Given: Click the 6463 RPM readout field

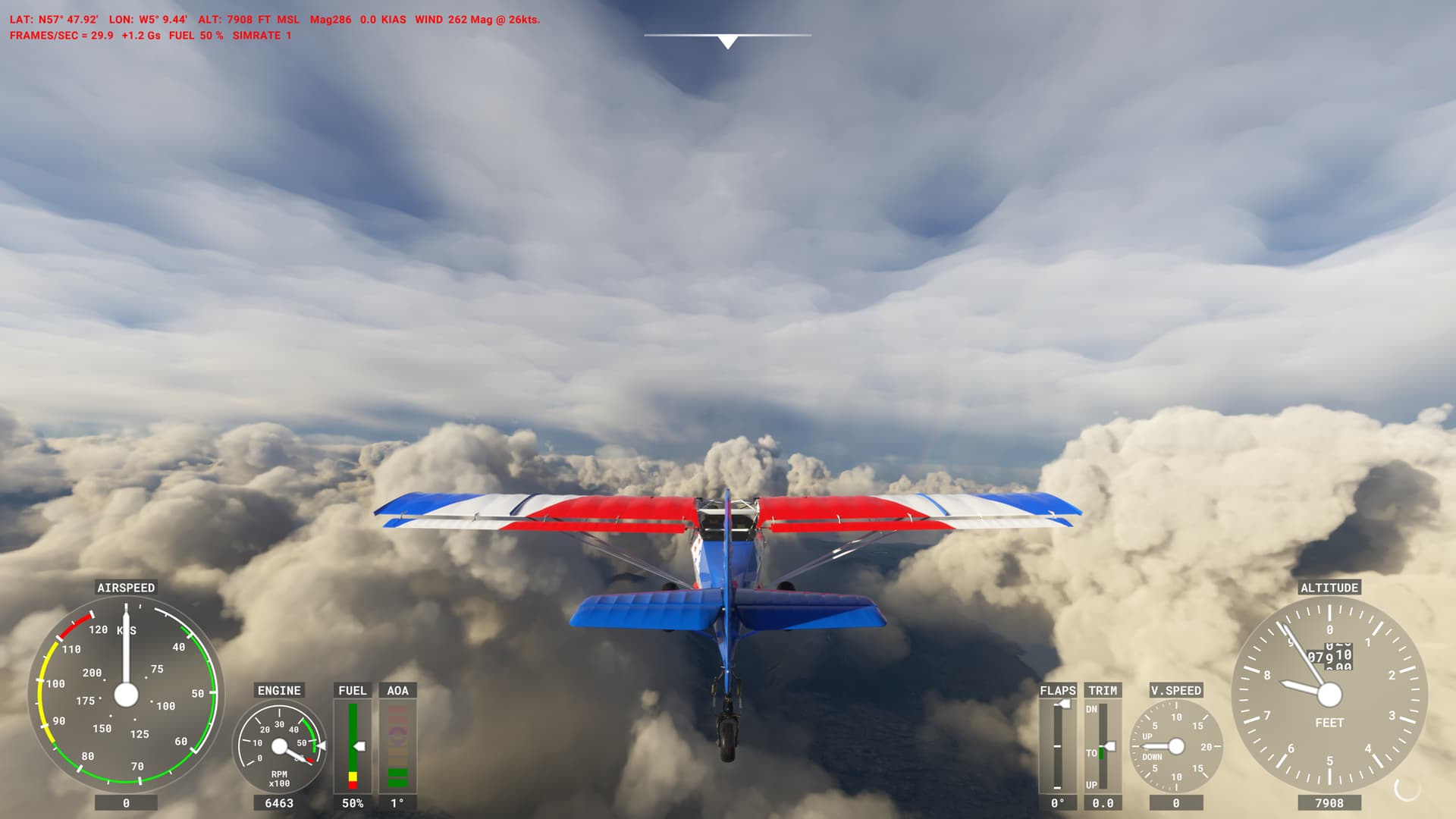Looking at the screenshot, I should click(x=281, y=802).
